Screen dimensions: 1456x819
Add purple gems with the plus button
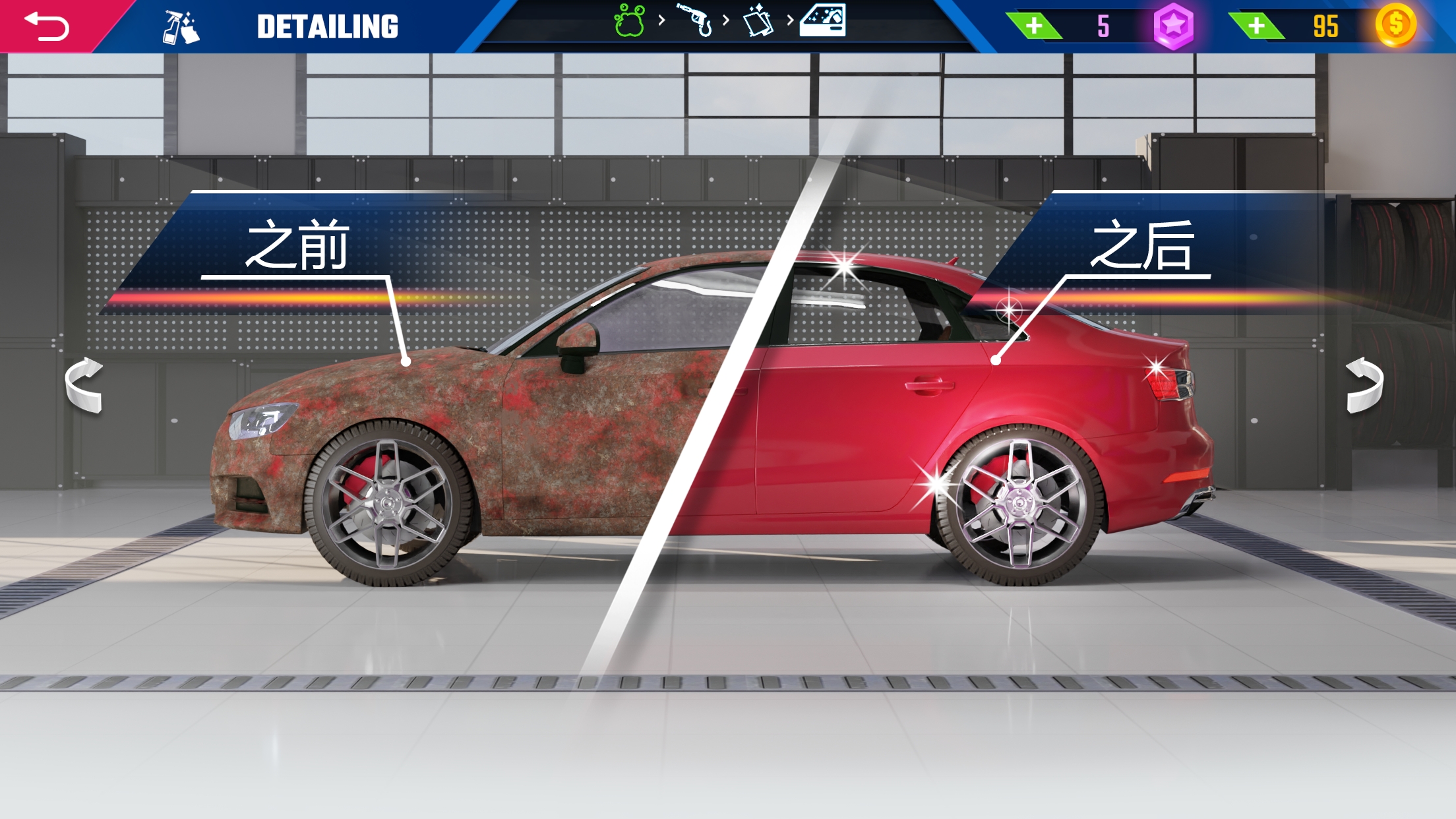tap(1034, 26)
